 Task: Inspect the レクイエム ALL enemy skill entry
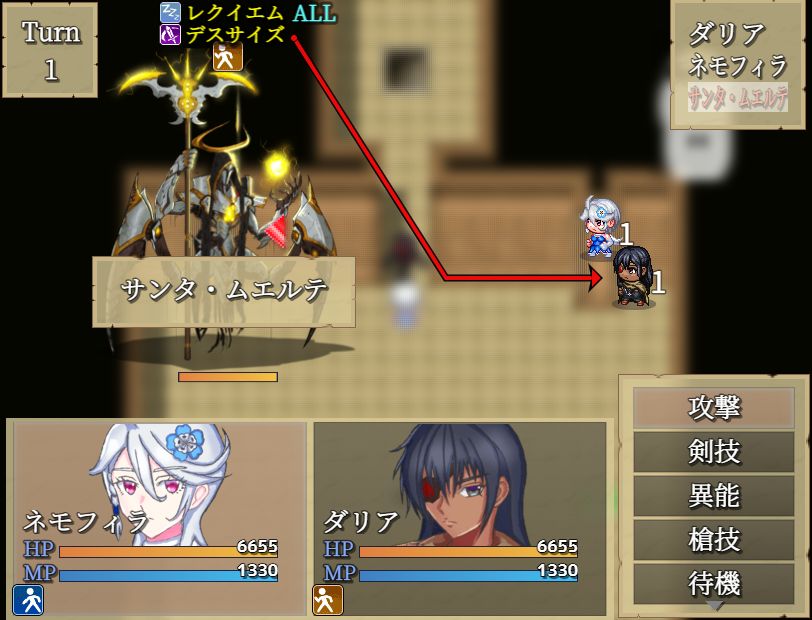[x=247, y=14]
